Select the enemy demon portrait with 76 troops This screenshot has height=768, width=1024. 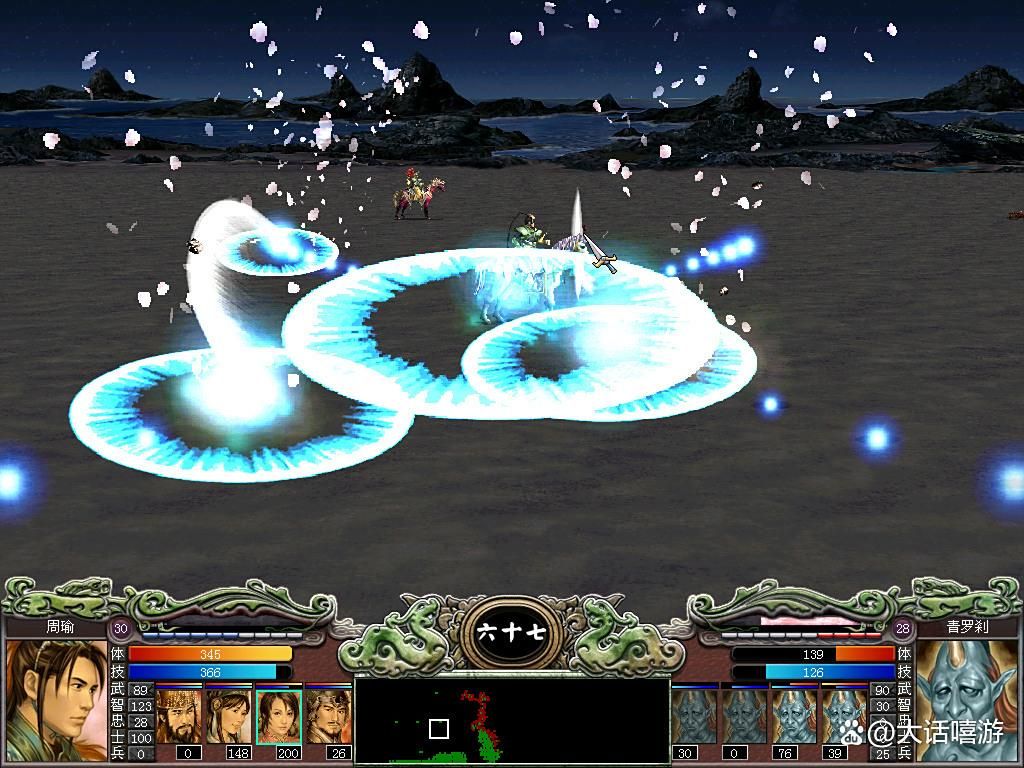[x=794, y=715]
